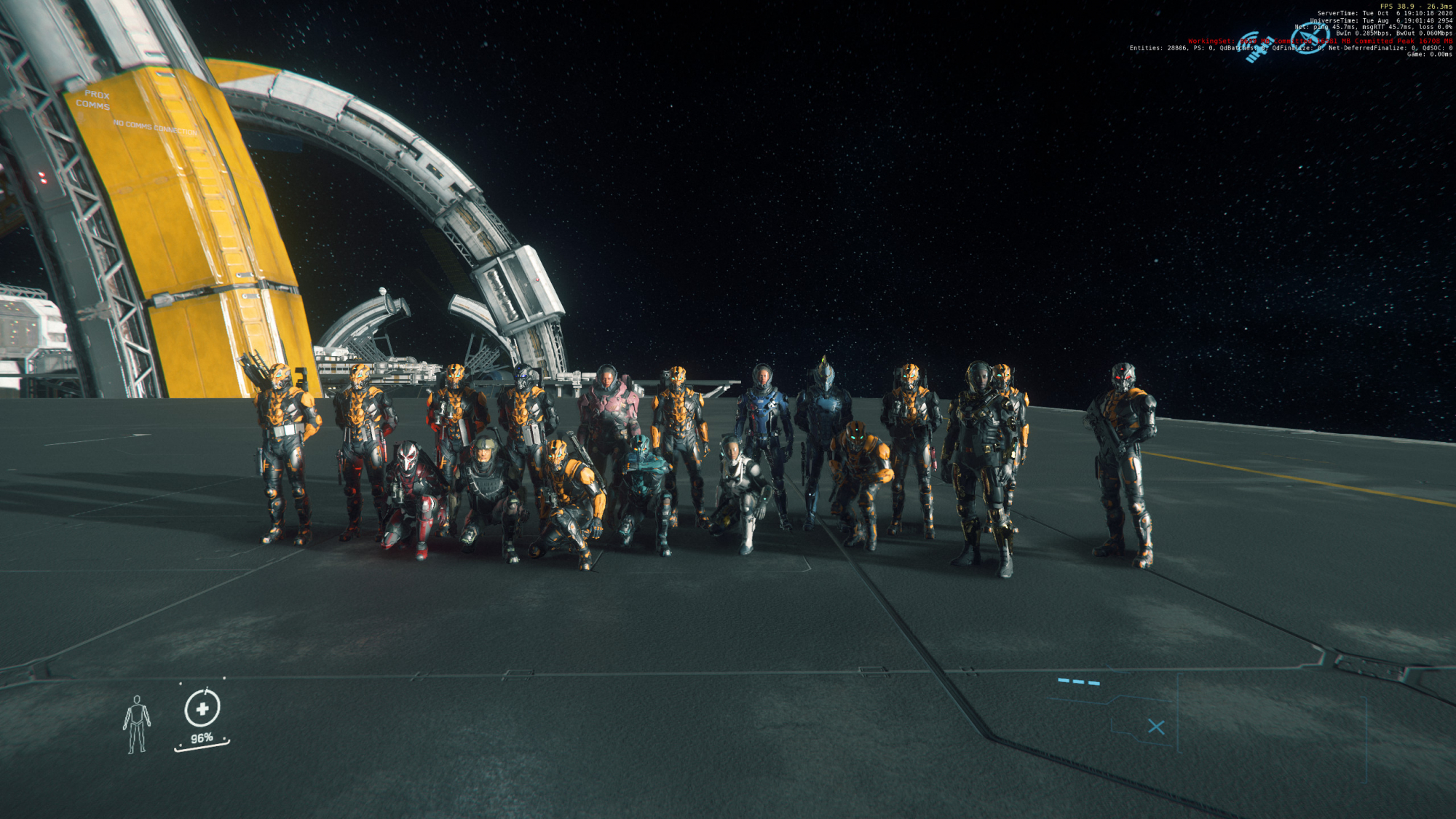
Task: Click the X marker in weapon panel
Action: tap(1155, 727)
